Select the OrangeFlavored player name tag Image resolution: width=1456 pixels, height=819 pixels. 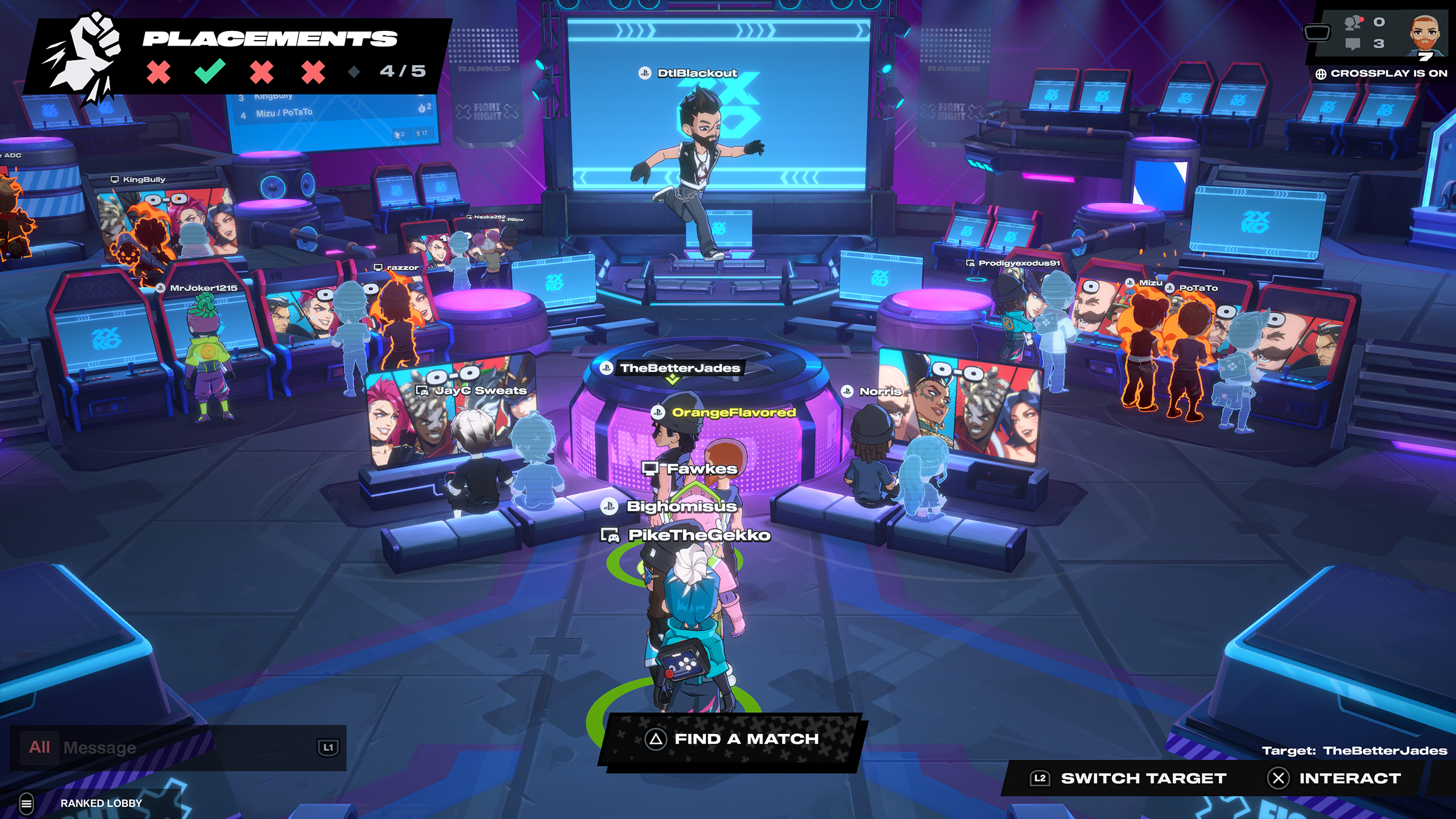coord(733,413)
